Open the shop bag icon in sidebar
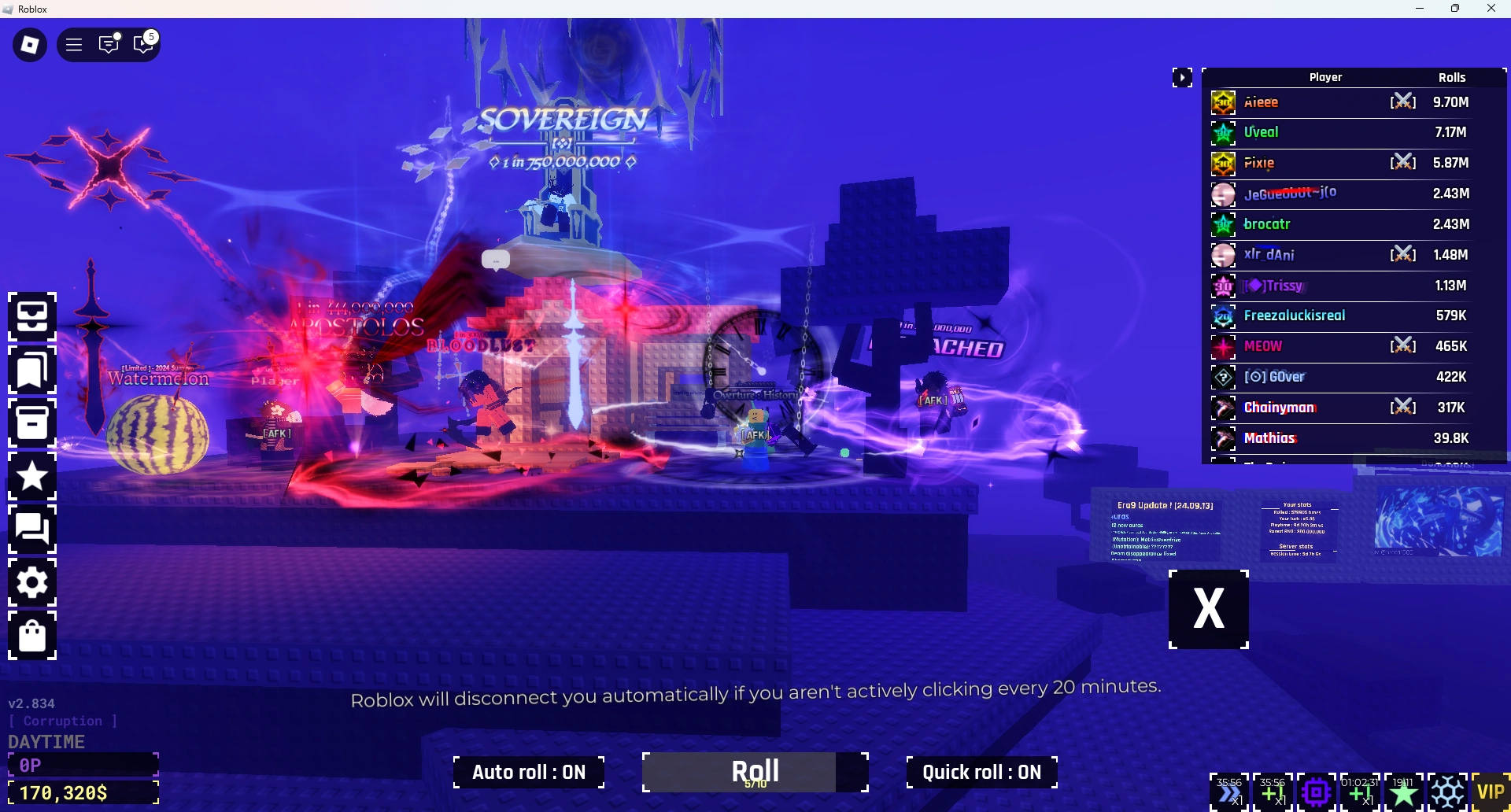Image resolution: width=1511 pixels, height=812 pixels. coord(32,636)
